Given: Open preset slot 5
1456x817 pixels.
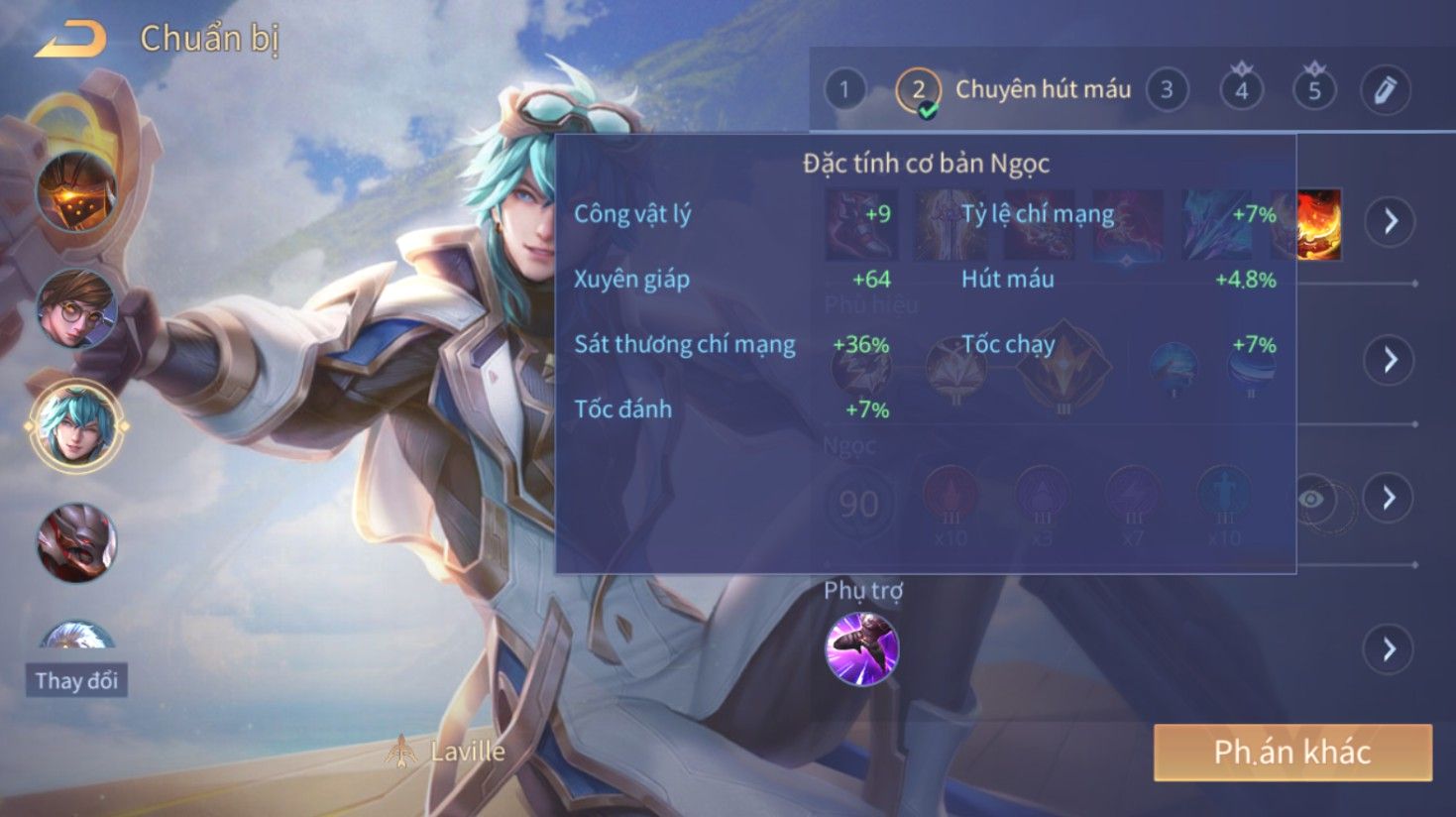Looking at the screenshot, I should coord(1314,90).
